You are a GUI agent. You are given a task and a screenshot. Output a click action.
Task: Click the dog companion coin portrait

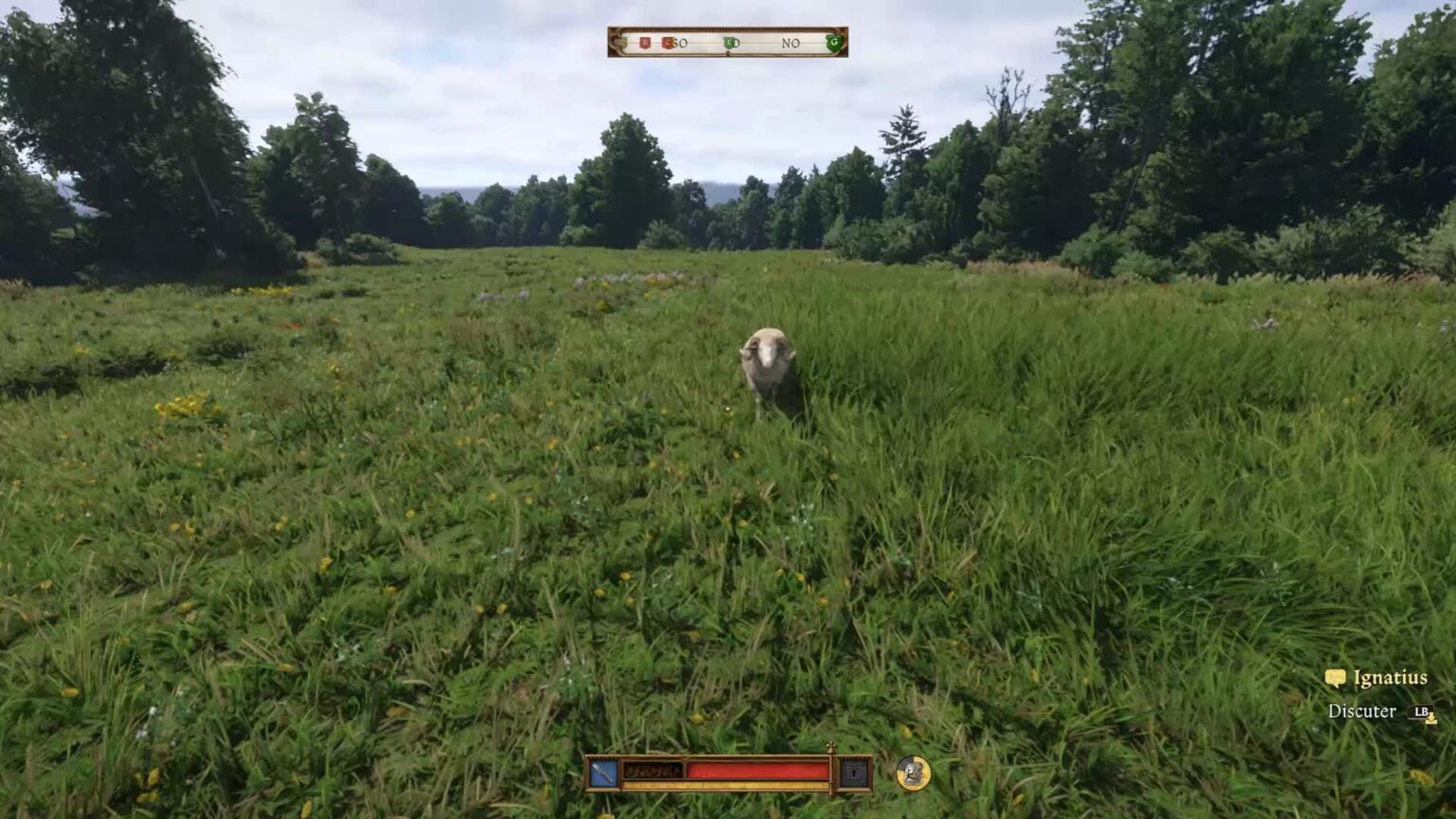(x=912, y=773)
